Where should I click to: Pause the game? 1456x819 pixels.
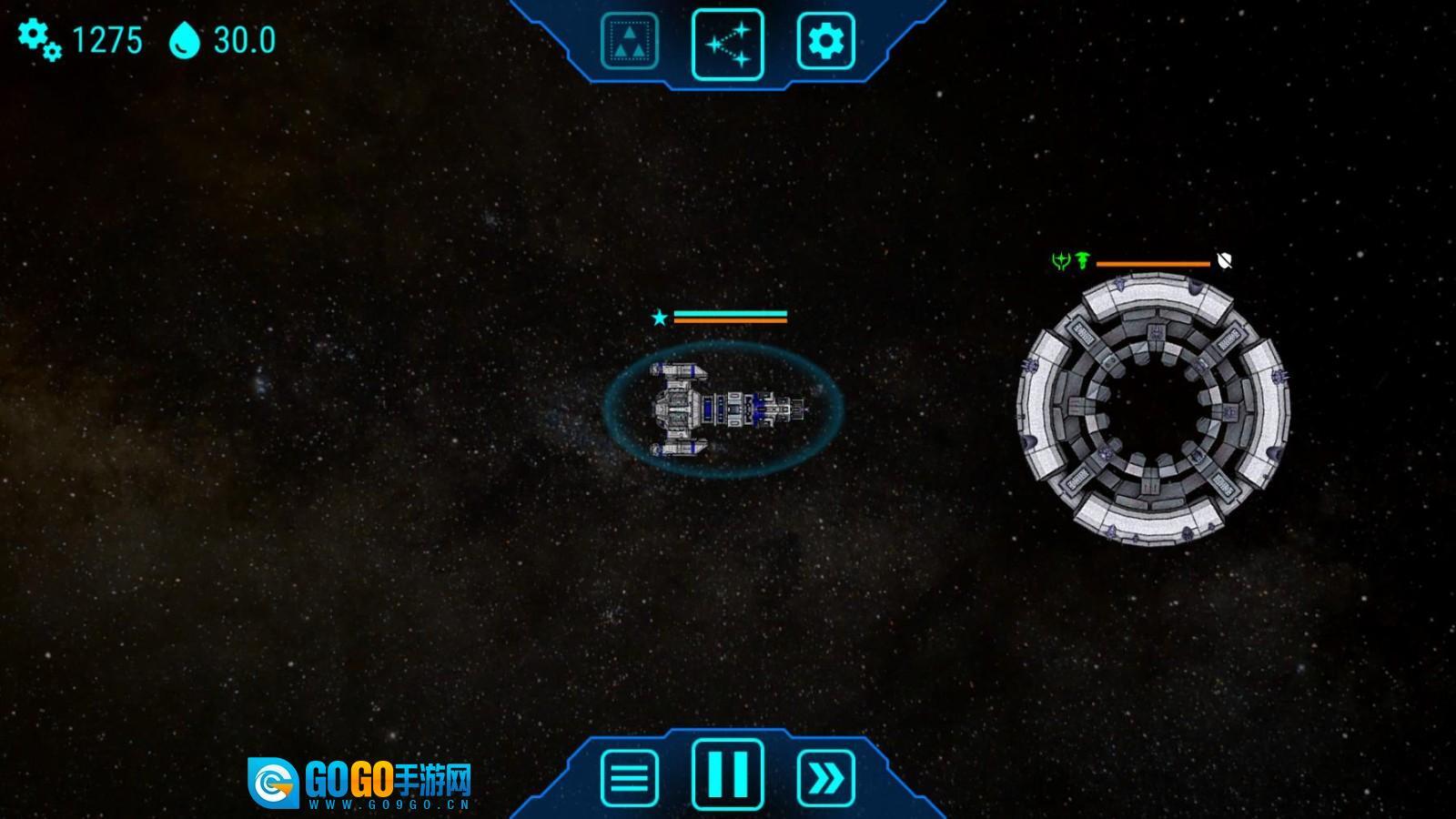728,774
